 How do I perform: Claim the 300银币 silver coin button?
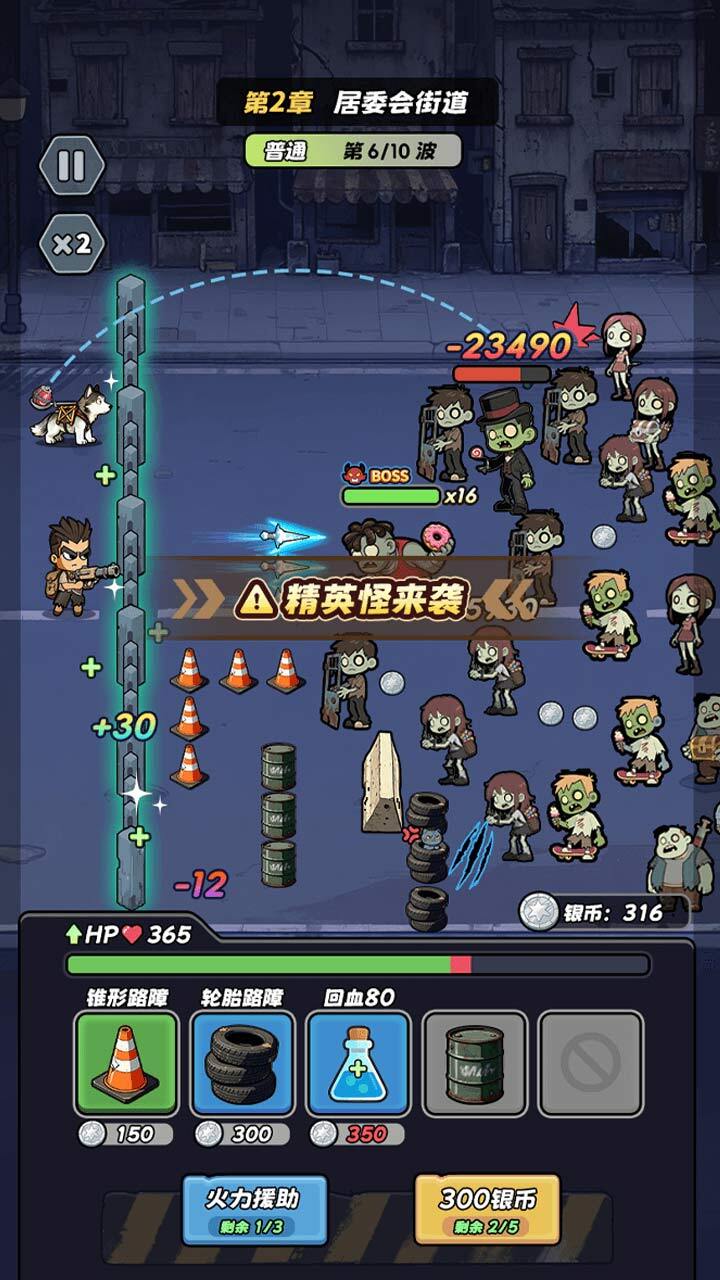coord(487,1208)
